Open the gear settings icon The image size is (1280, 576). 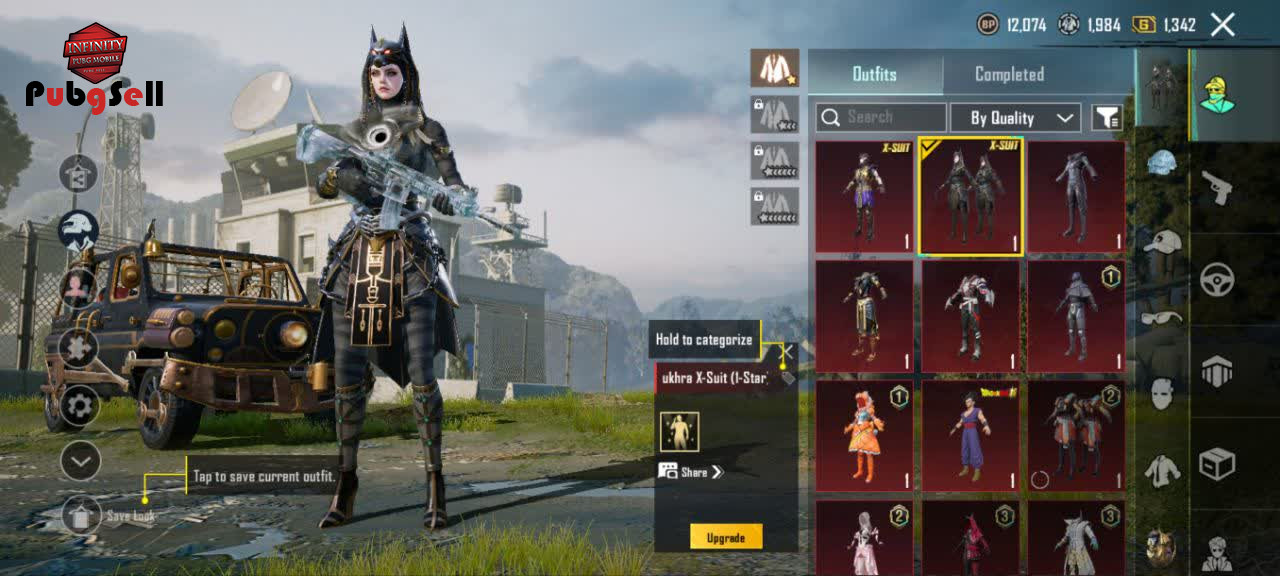coord(80,406)
